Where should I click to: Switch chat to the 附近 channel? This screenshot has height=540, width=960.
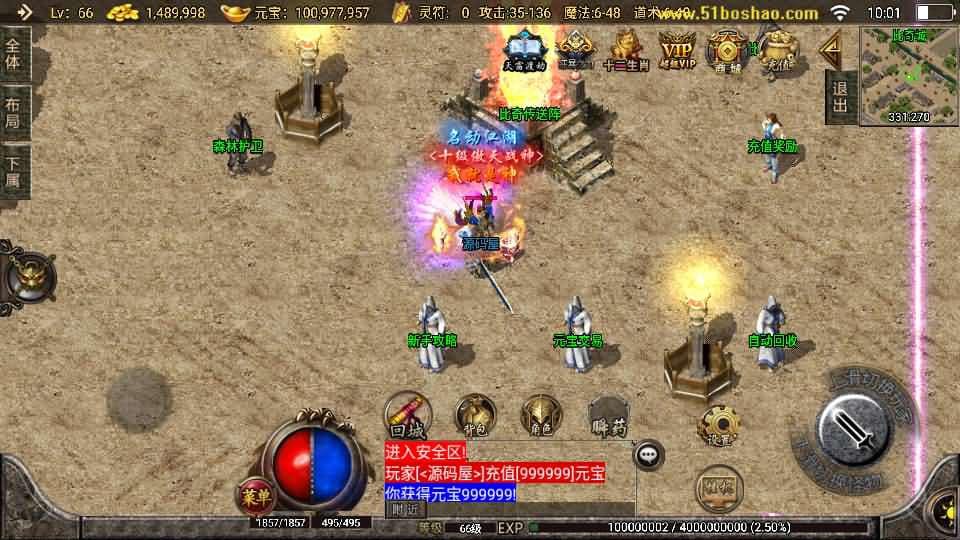pos(405,509)
